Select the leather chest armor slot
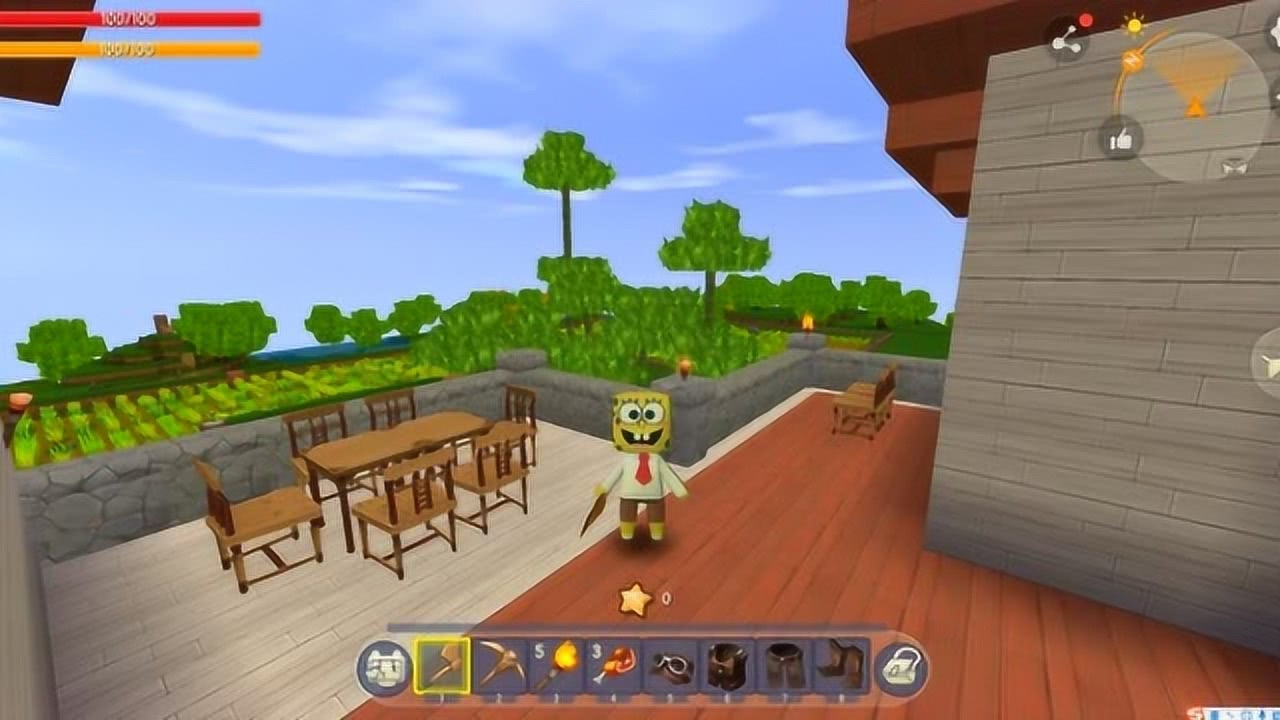 pyautogui.click(x=728, y=665)
